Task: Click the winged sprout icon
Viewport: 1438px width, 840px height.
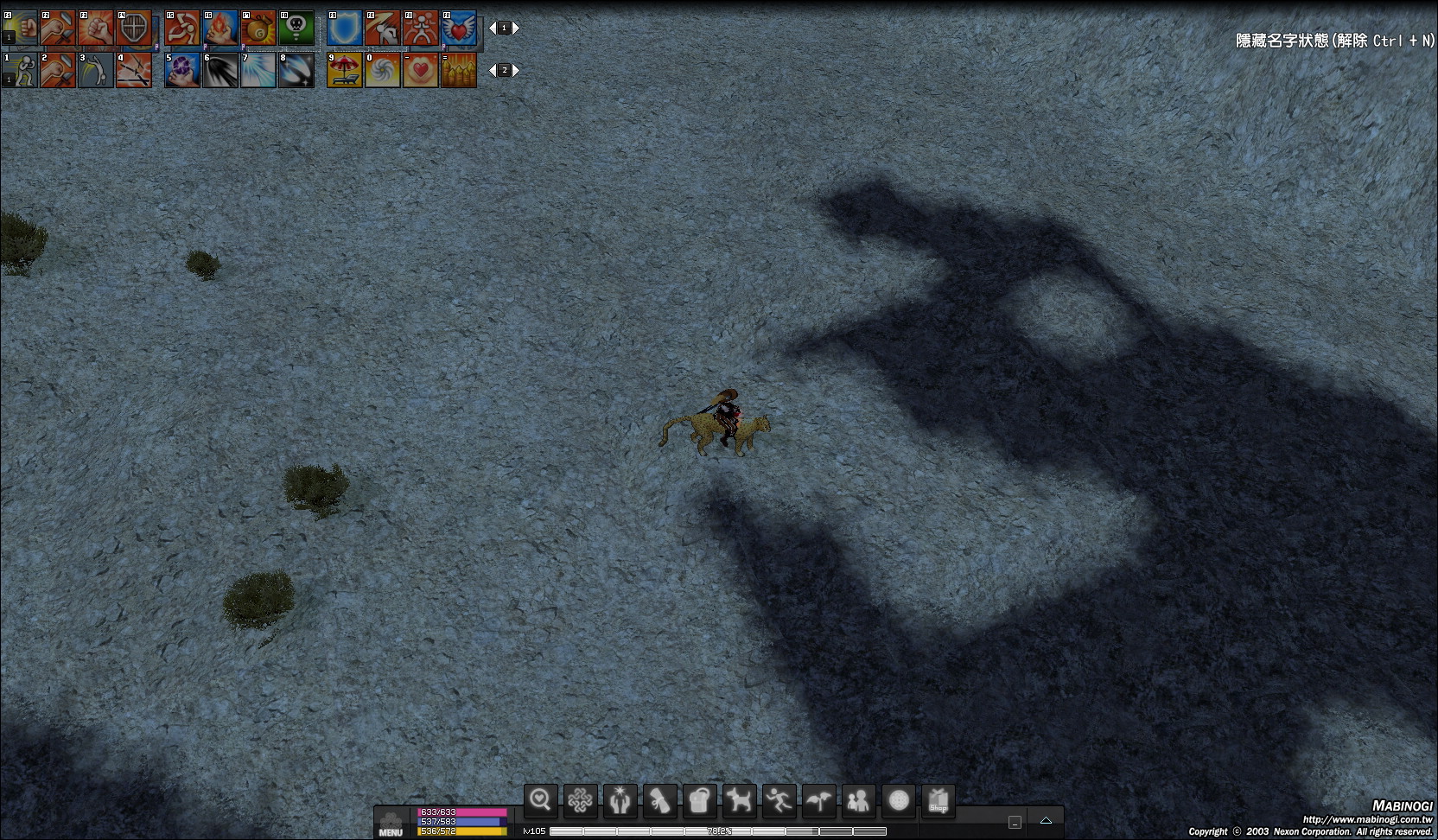Action: tap(818, 801)
